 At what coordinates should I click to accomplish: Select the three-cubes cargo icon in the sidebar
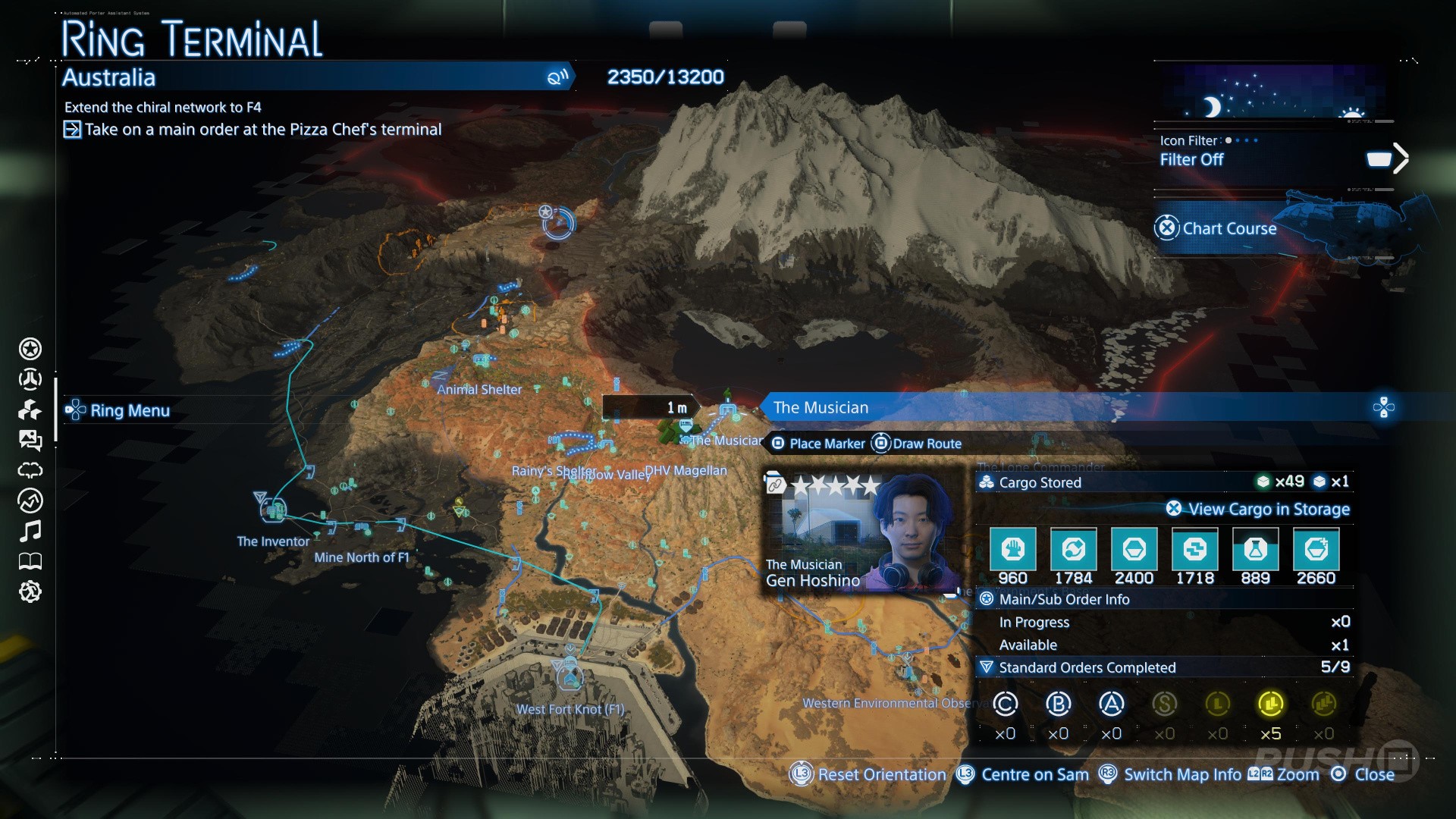pos(30,409)
